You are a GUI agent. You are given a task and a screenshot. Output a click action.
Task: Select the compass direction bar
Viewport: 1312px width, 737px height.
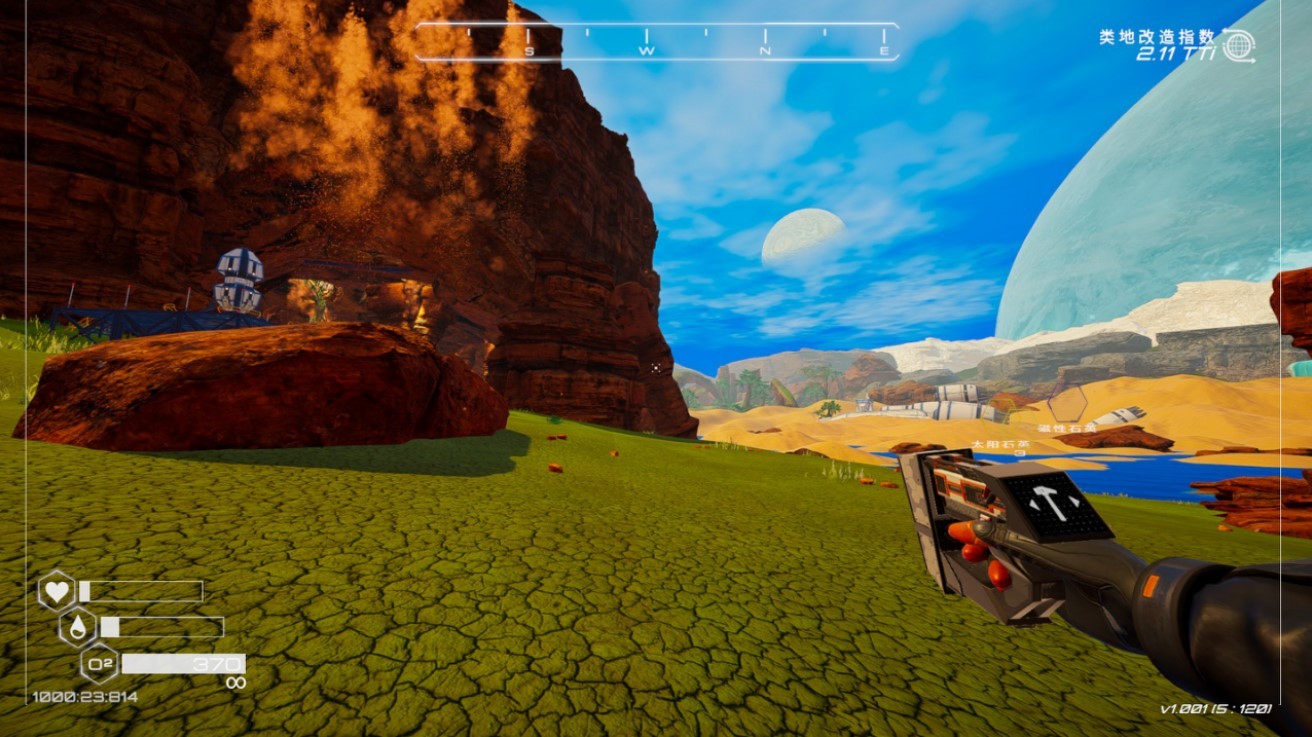(x=657, y=42)
